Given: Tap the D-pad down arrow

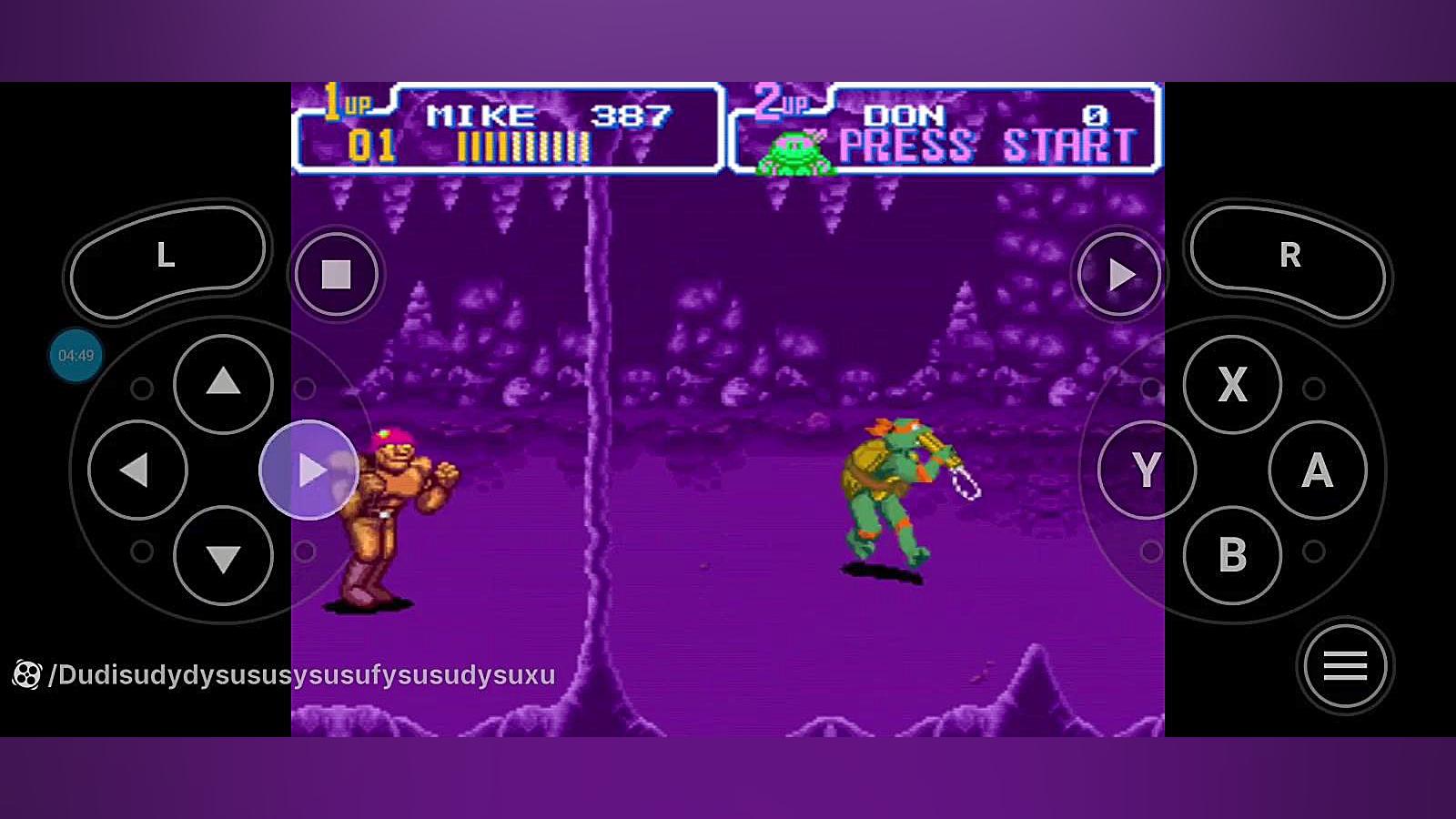Looking at the screenshot, I should coord(223,556).
